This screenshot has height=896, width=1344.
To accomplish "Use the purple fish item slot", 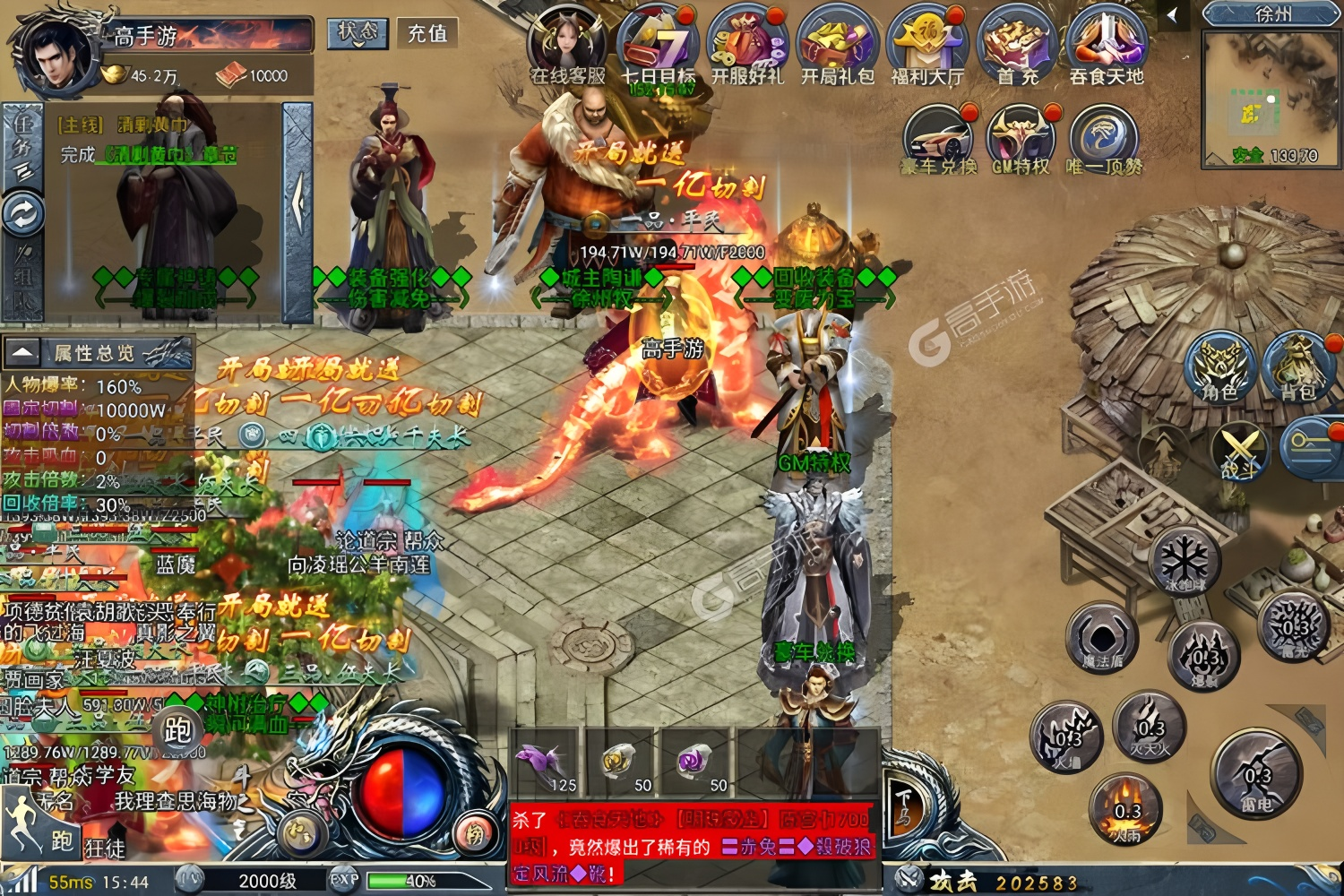I will pyautogui.click(x=544, y=764).
